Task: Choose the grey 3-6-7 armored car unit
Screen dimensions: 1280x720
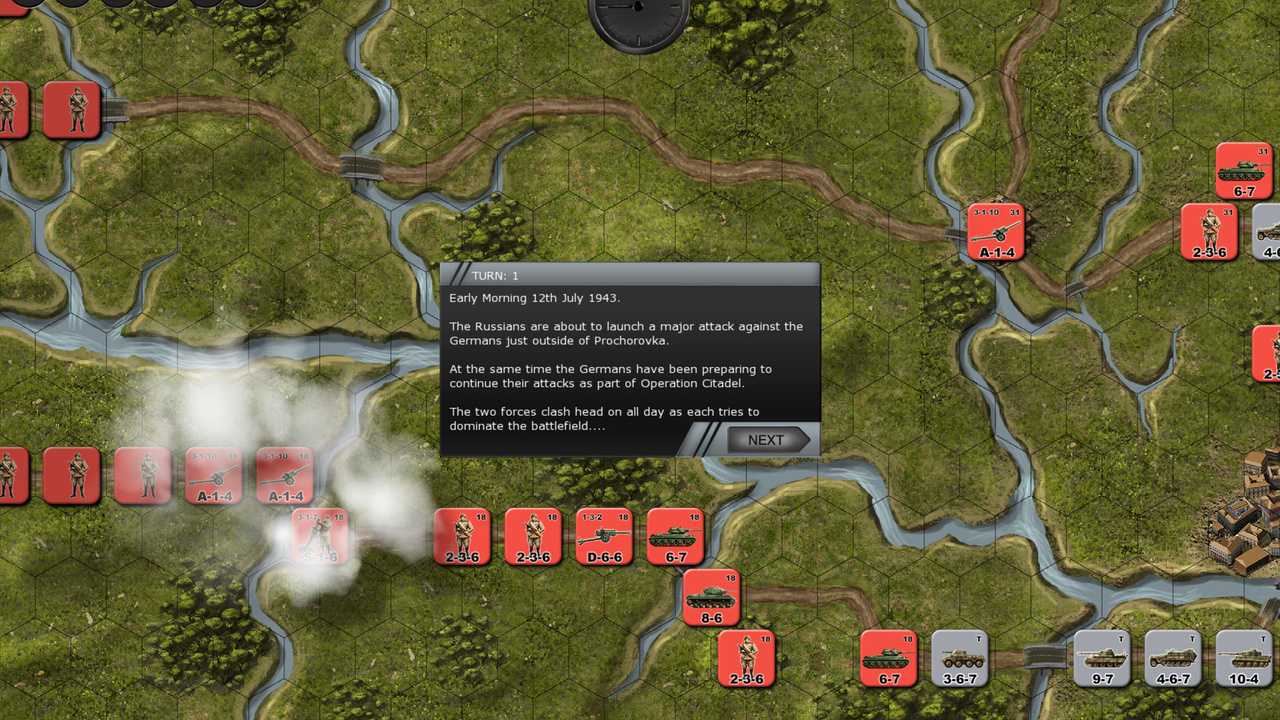Action: (960, 658)
